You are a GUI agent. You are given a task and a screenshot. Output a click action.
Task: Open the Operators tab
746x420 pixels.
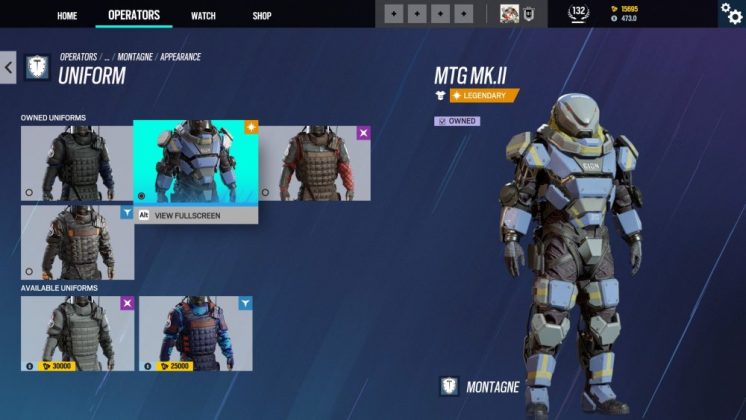(x=133, y=15)
